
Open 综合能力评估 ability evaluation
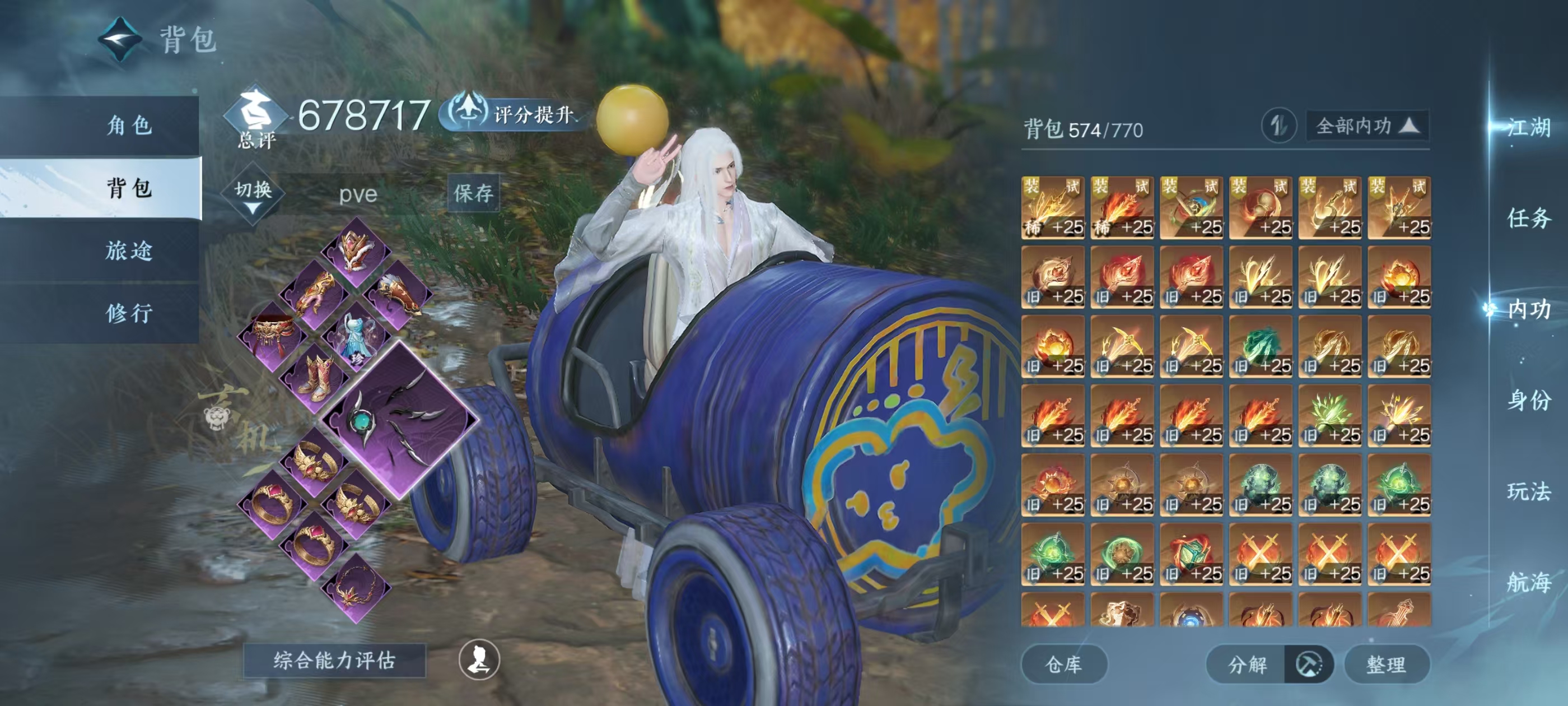click(334, 660)
